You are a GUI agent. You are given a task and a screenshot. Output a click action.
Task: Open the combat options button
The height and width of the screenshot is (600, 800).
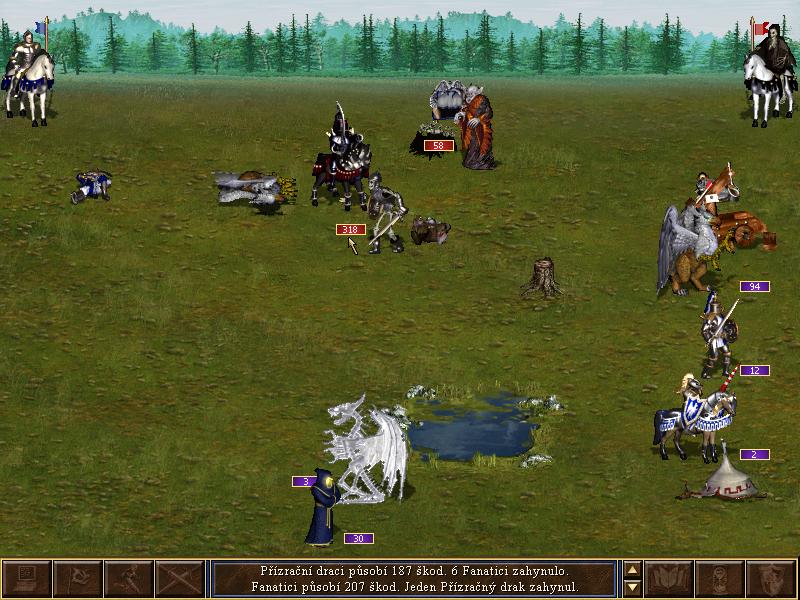(26, 579)
